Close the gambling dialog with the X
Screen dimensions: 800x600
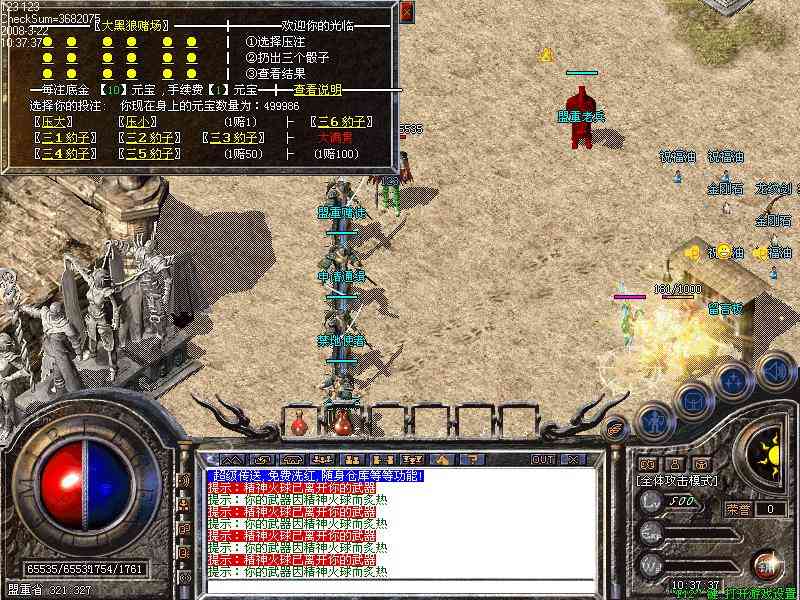click(x=406, y=12)
